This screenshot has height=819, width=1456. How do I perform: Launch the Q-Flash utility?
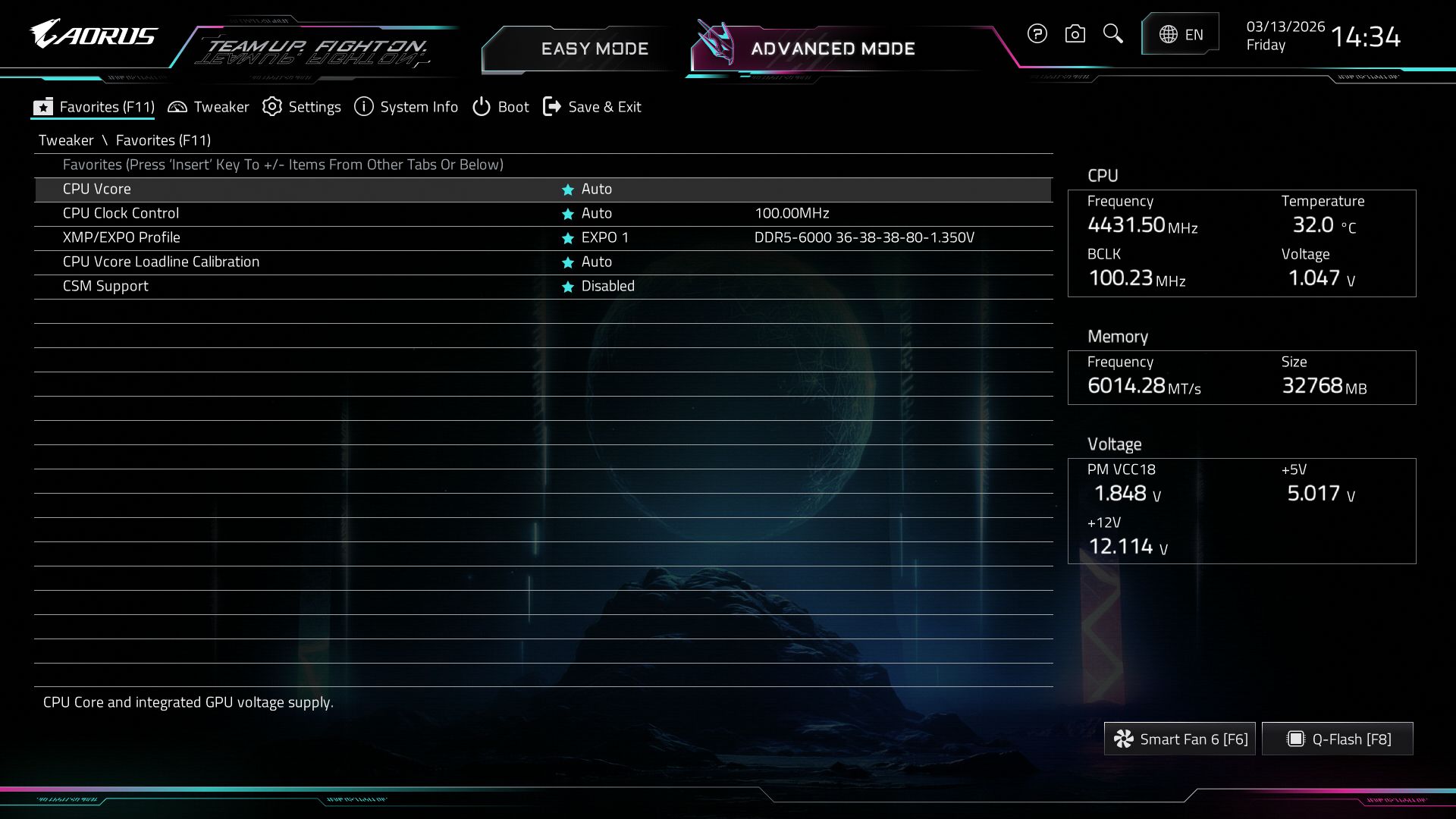pyautogui.click(x=1338, y=739)
